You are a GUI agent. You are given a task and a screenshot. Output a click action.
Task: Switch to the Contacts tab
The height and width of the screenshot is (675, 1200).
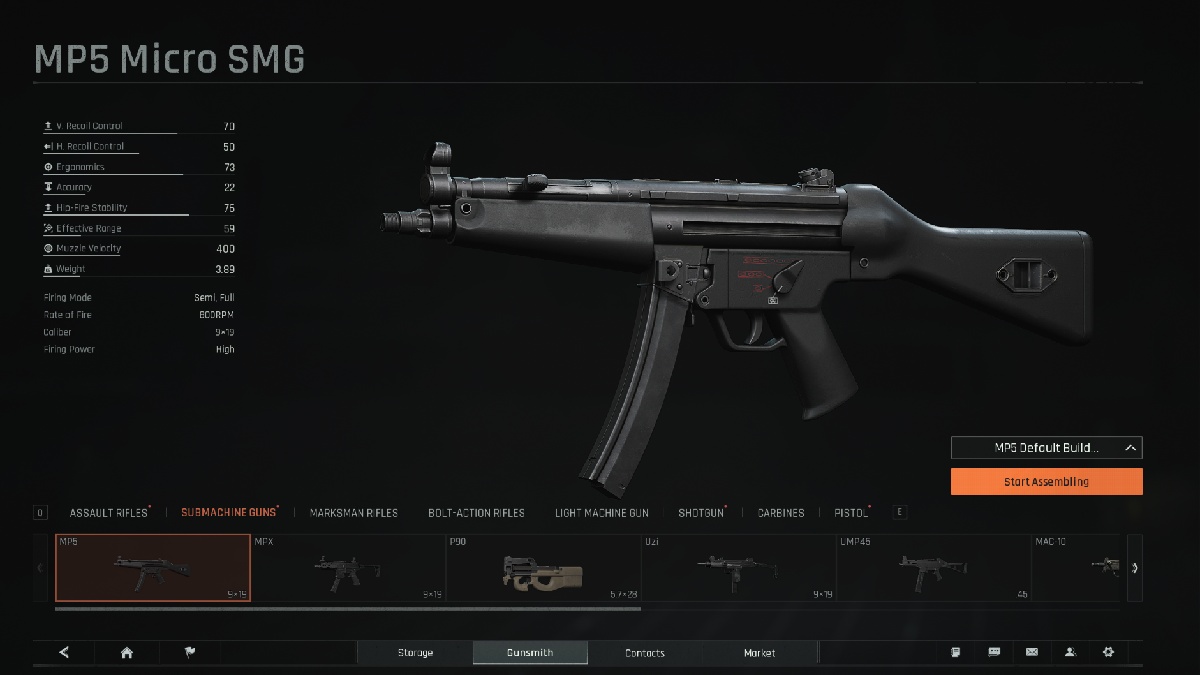644,653
